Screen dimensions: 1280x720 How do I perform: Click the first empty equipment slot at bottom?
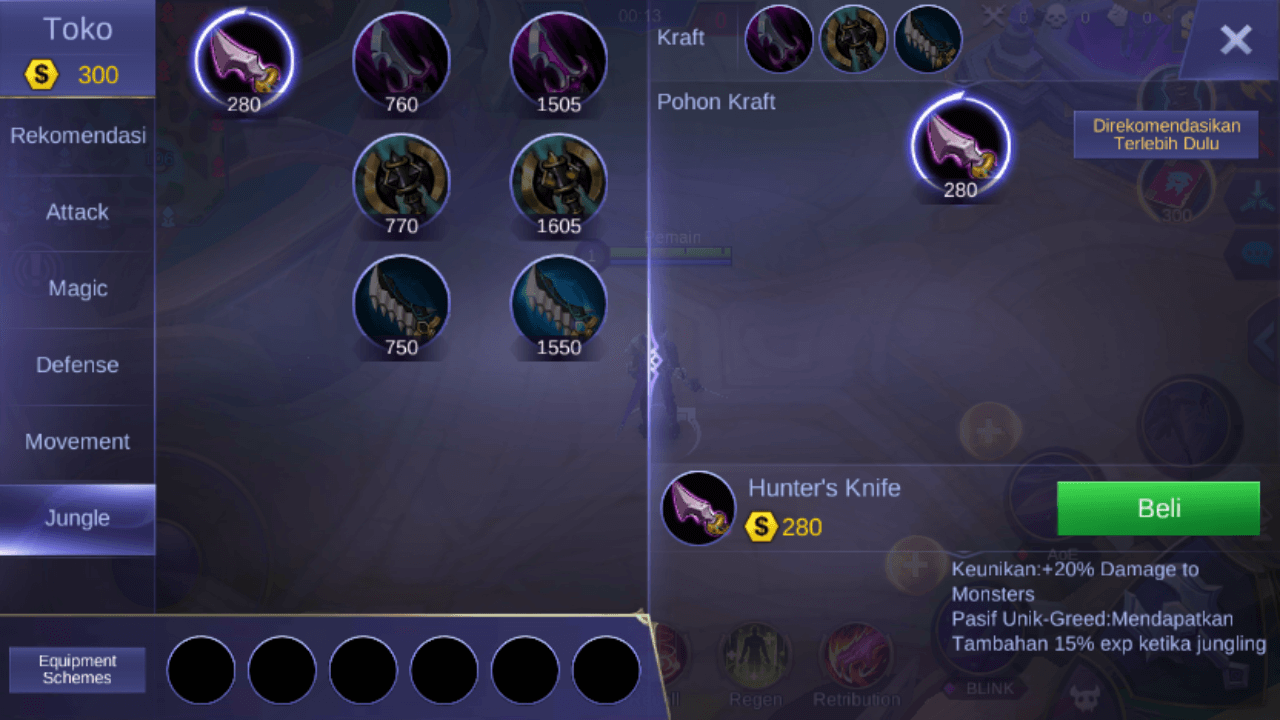[x=200, y=670]
